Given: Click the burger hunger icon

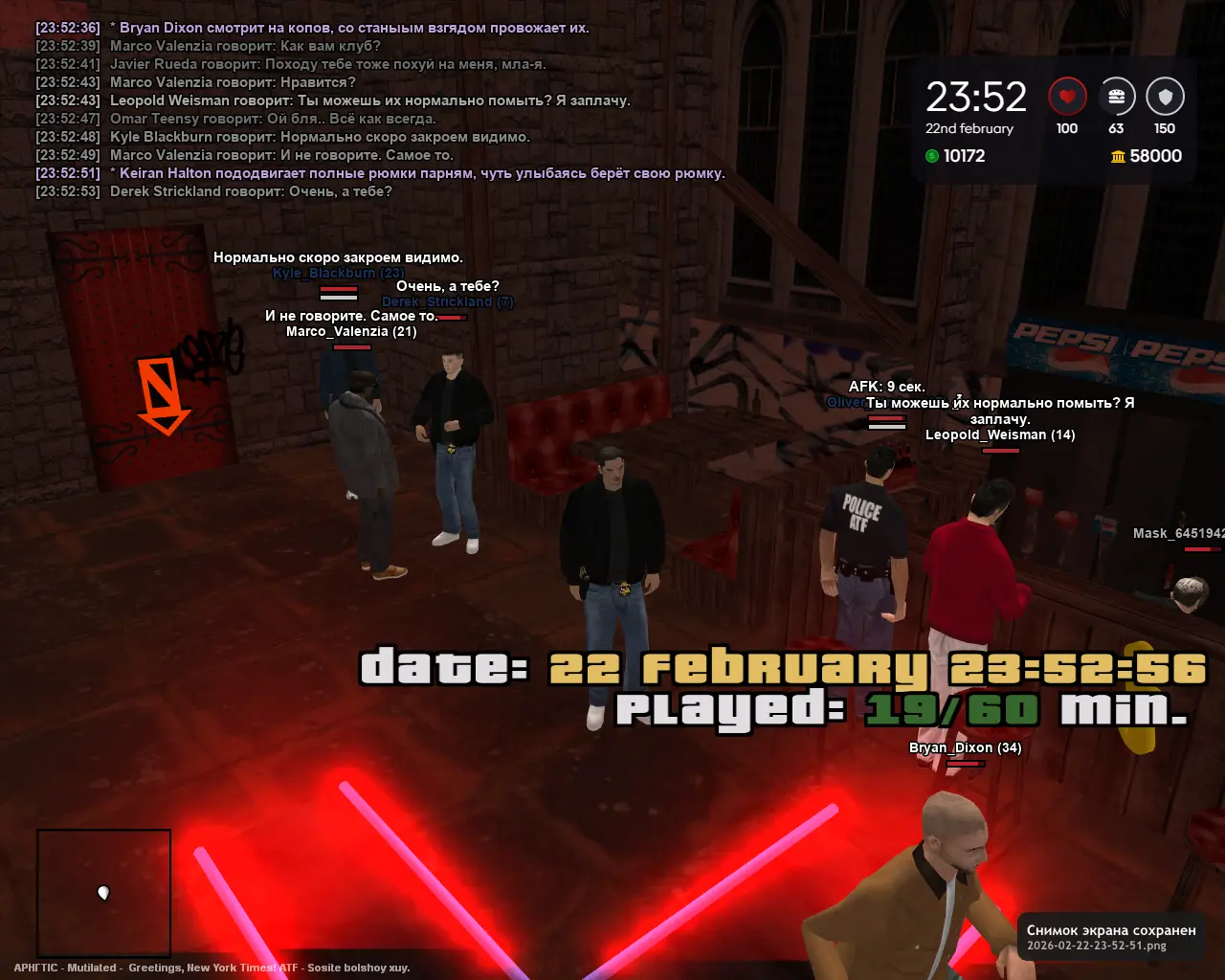Looking at the screenshot, I should (1116, 97).
